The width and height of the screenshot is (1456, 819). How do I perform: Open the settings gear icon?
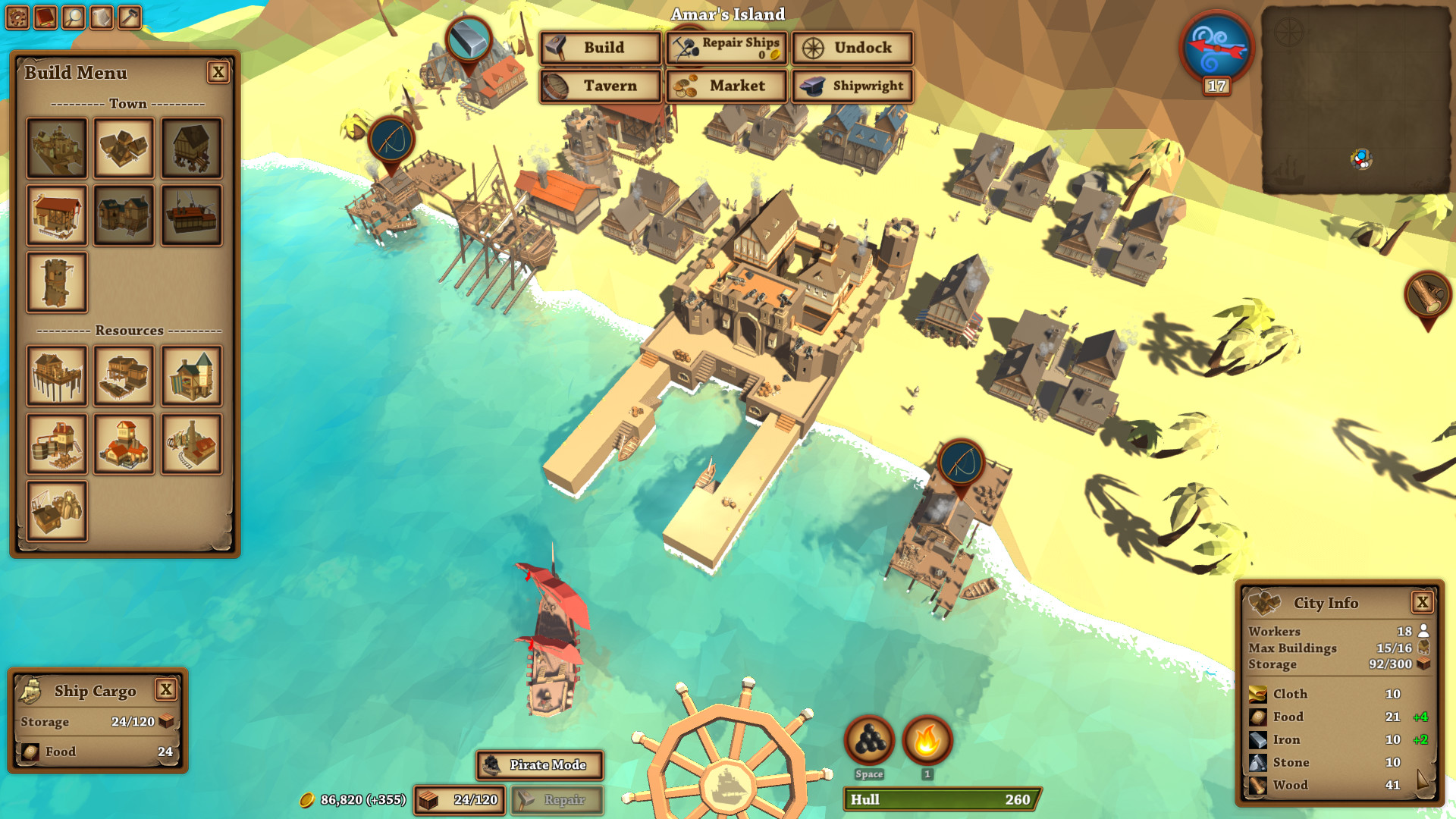pos(17,17)
